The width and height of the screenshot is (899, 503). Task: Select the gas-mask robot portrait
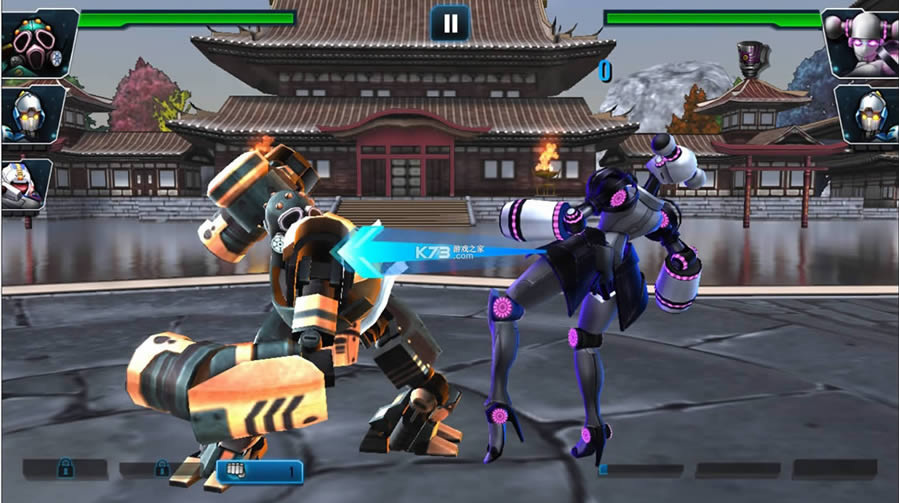38,43
